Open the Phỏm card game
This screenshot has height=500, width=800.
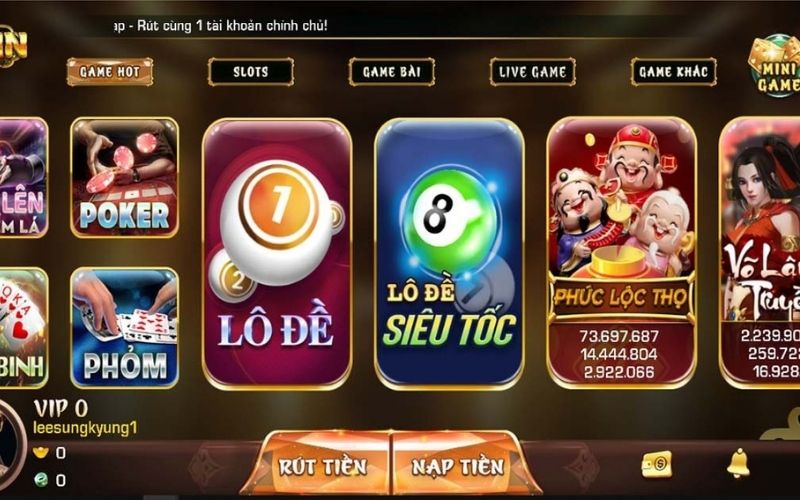[x=124, y=327]
